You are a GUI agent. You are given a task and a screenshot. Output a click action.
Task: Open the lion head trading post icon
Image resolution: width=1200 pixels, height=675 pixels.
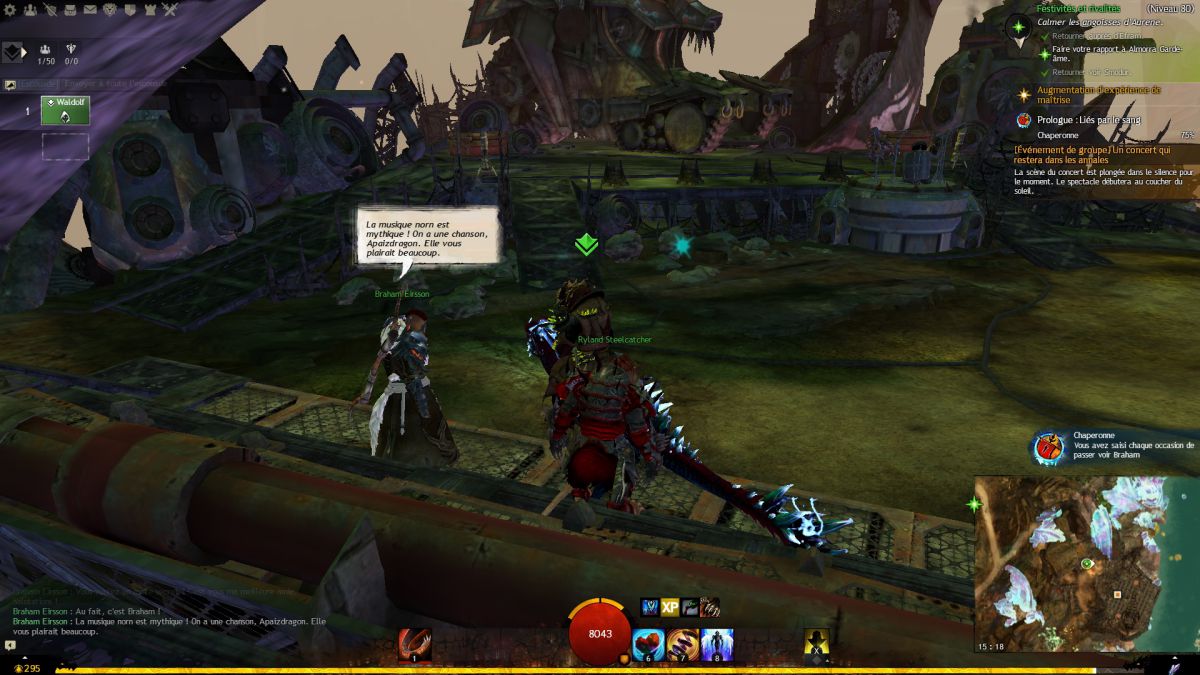point(110,10)
